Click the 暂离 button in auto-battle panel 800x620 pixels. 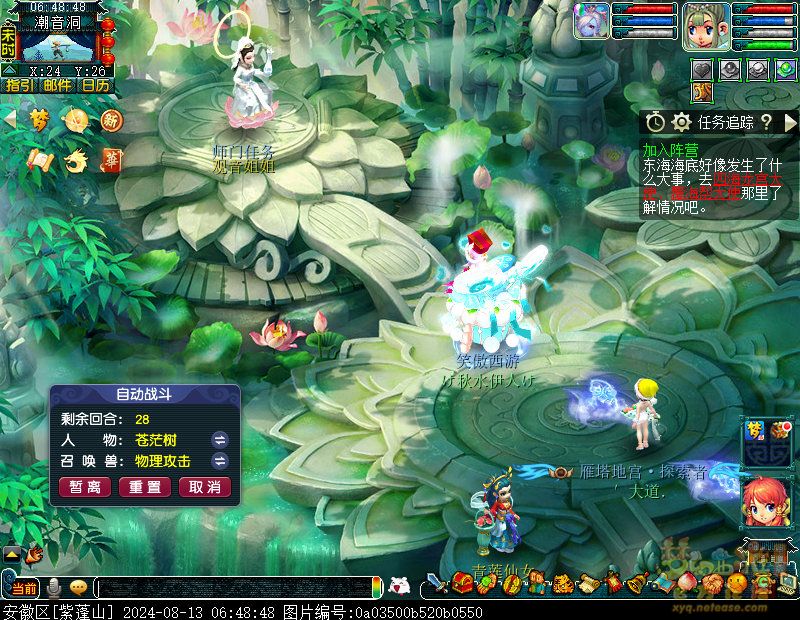coord(85,487)
